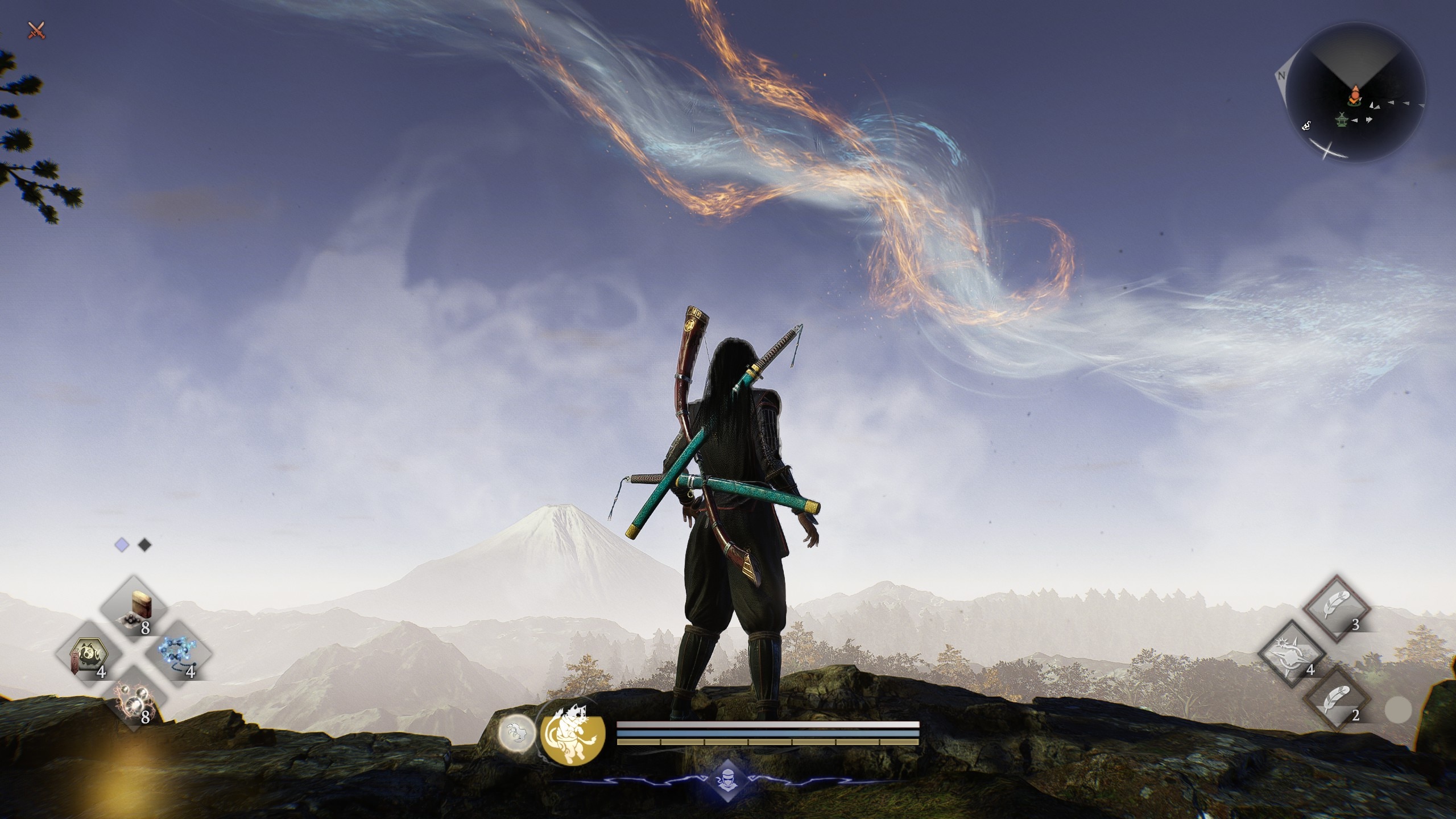The image size is (1456, 819).
Task: Switch to the dark shortcut page diamond
Action: [145, 545]
